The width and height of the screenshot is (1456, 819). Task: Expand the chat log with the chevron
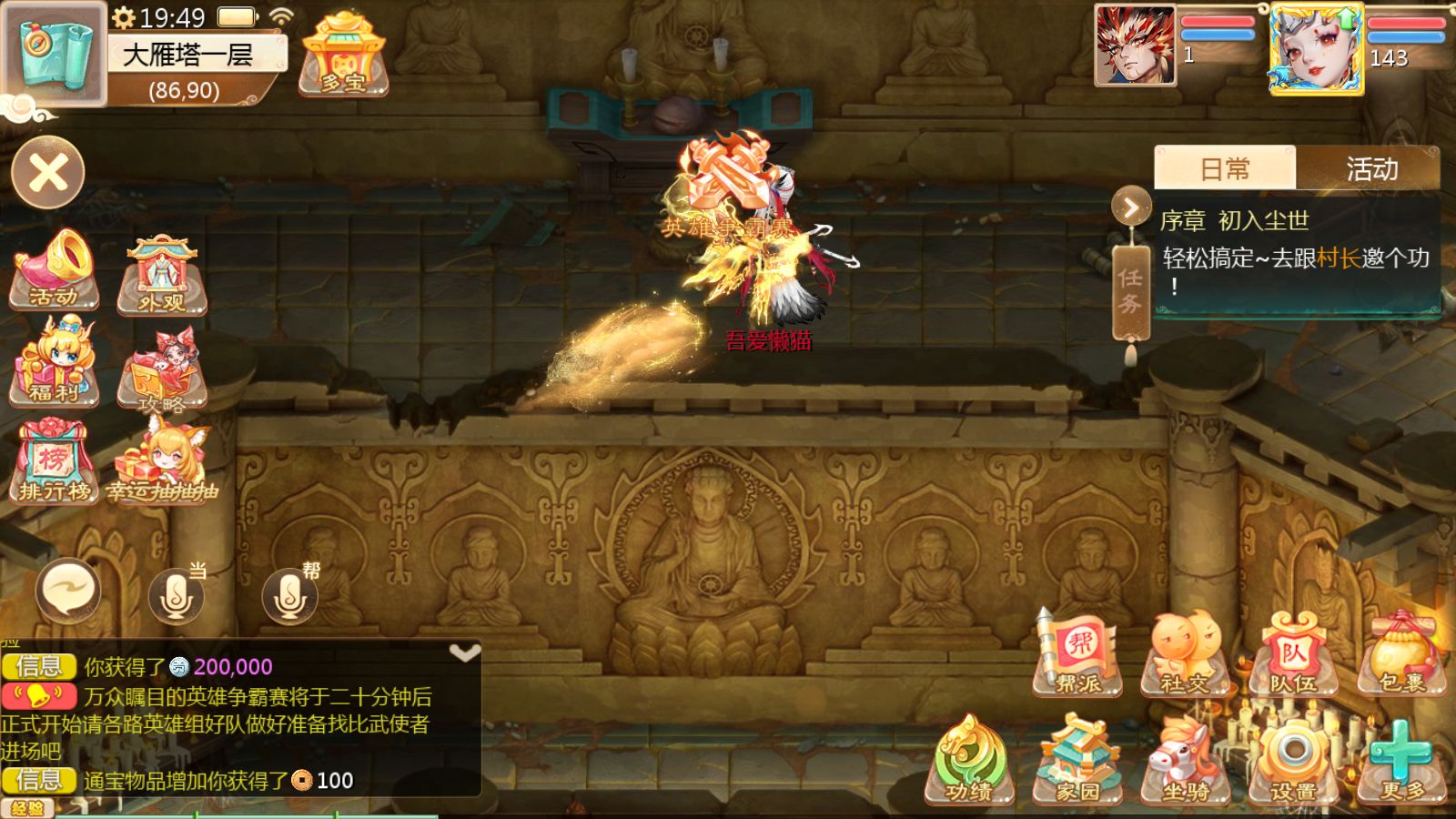coord(465,653)
